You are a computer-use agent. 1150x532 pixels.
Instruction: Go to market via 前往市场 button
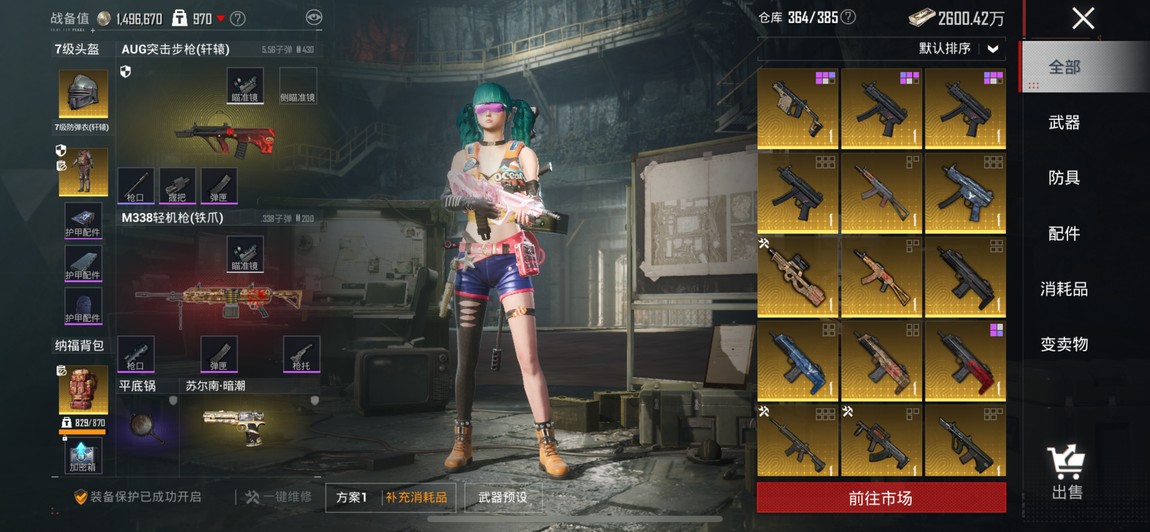pyautogui.click(x=881, y=498)
